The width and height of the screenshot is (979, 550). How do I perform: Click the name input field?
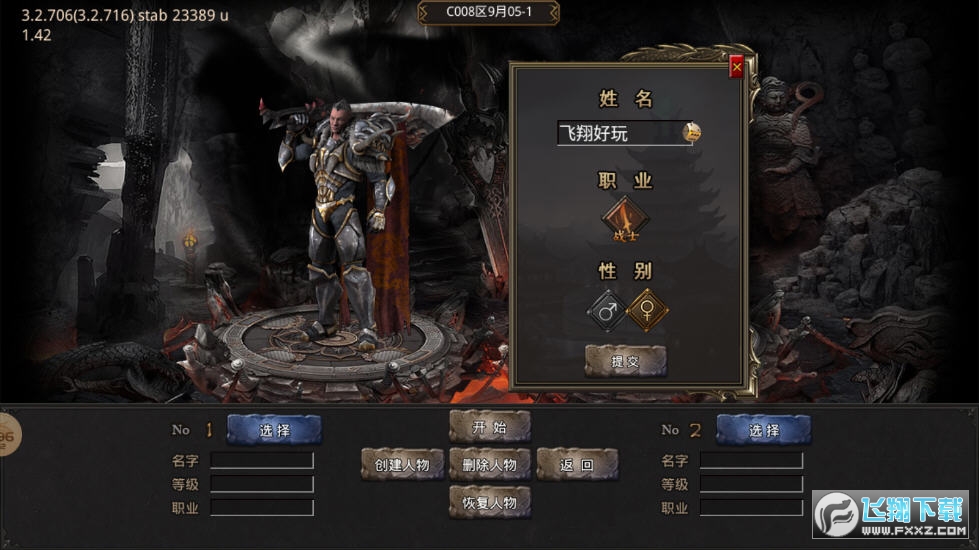618,133
